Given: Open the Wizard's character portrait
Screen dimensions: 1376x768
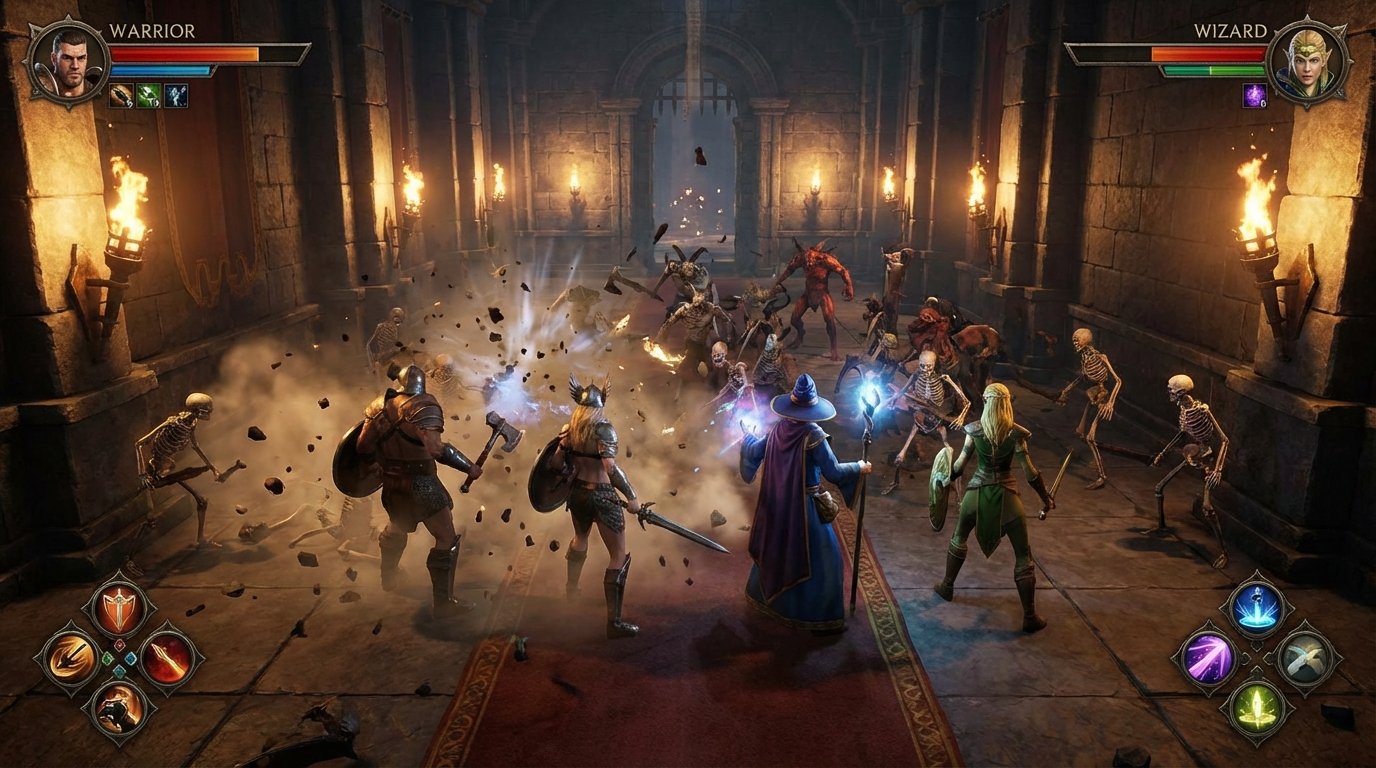Looking at the screenshot, I should tap(1310, 63).
